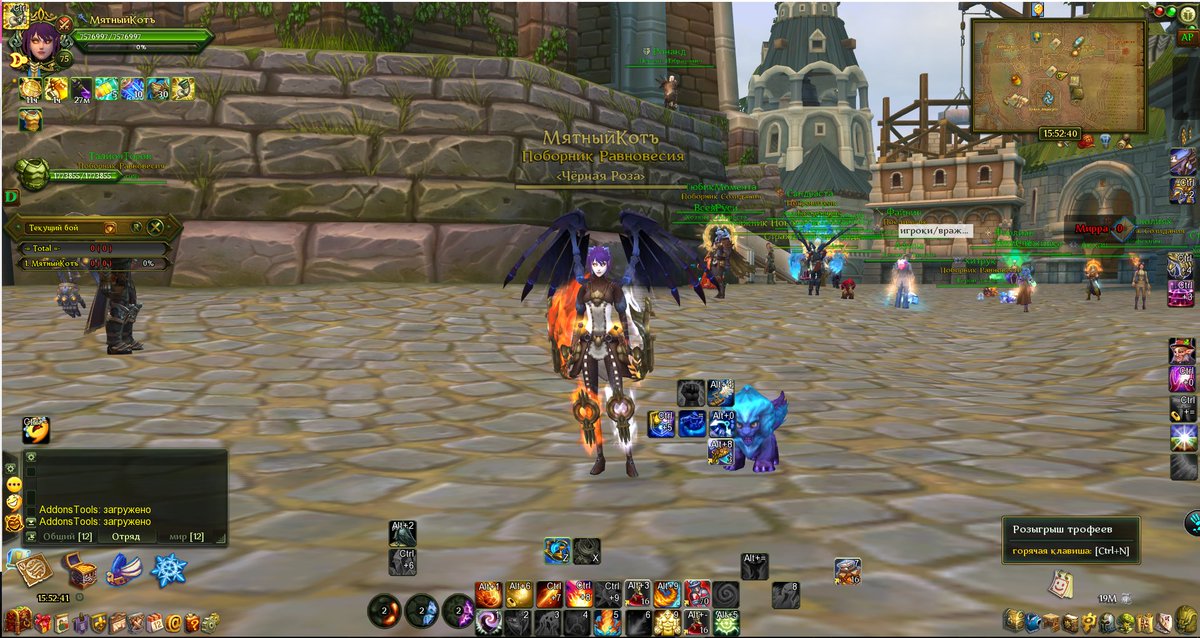
Task: Use the green sun ability bound to Alt+5
Action: [x=727, y=623]
